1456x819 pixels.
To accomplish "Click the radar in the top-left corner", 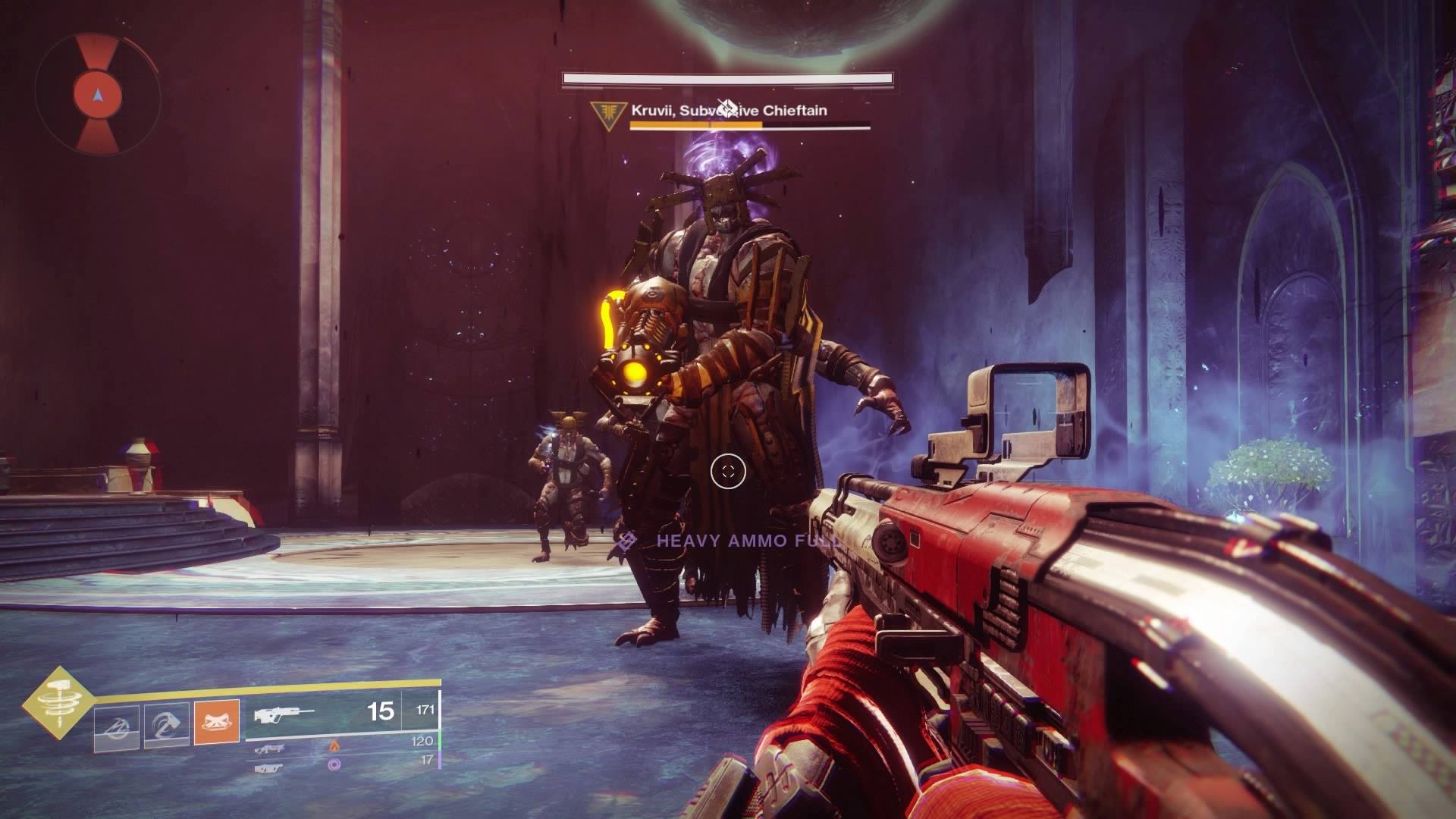I will [x=97, y=95].
